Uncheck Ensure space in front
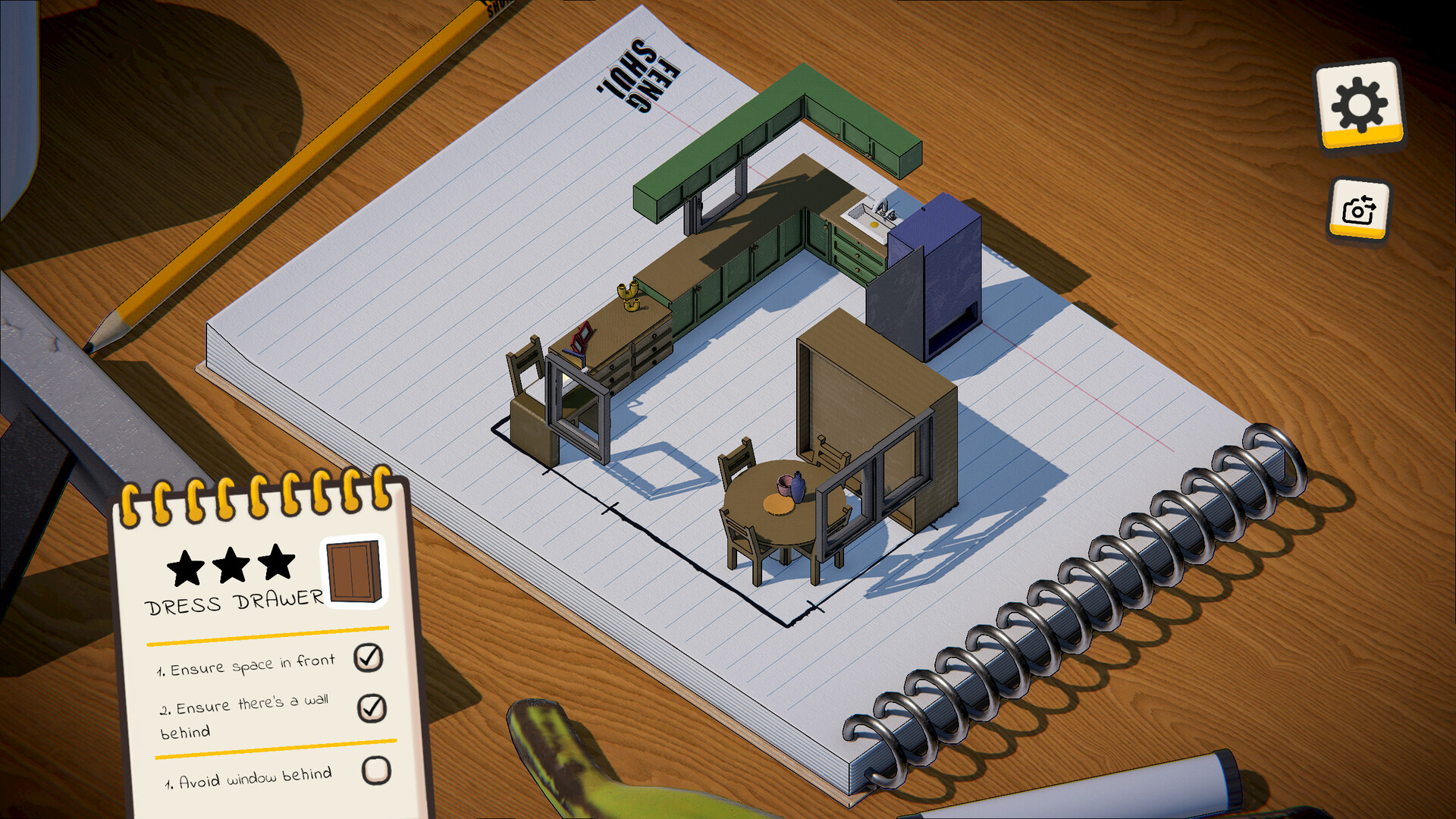 click(x=369, y=657)
